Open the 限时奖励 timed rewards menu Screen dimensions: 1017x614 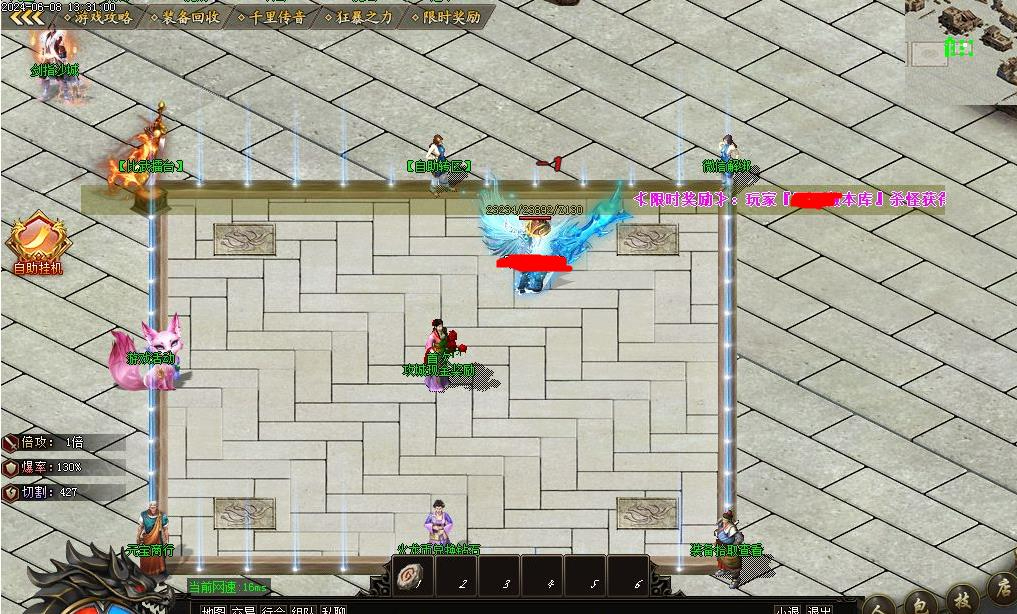(451, 17)
